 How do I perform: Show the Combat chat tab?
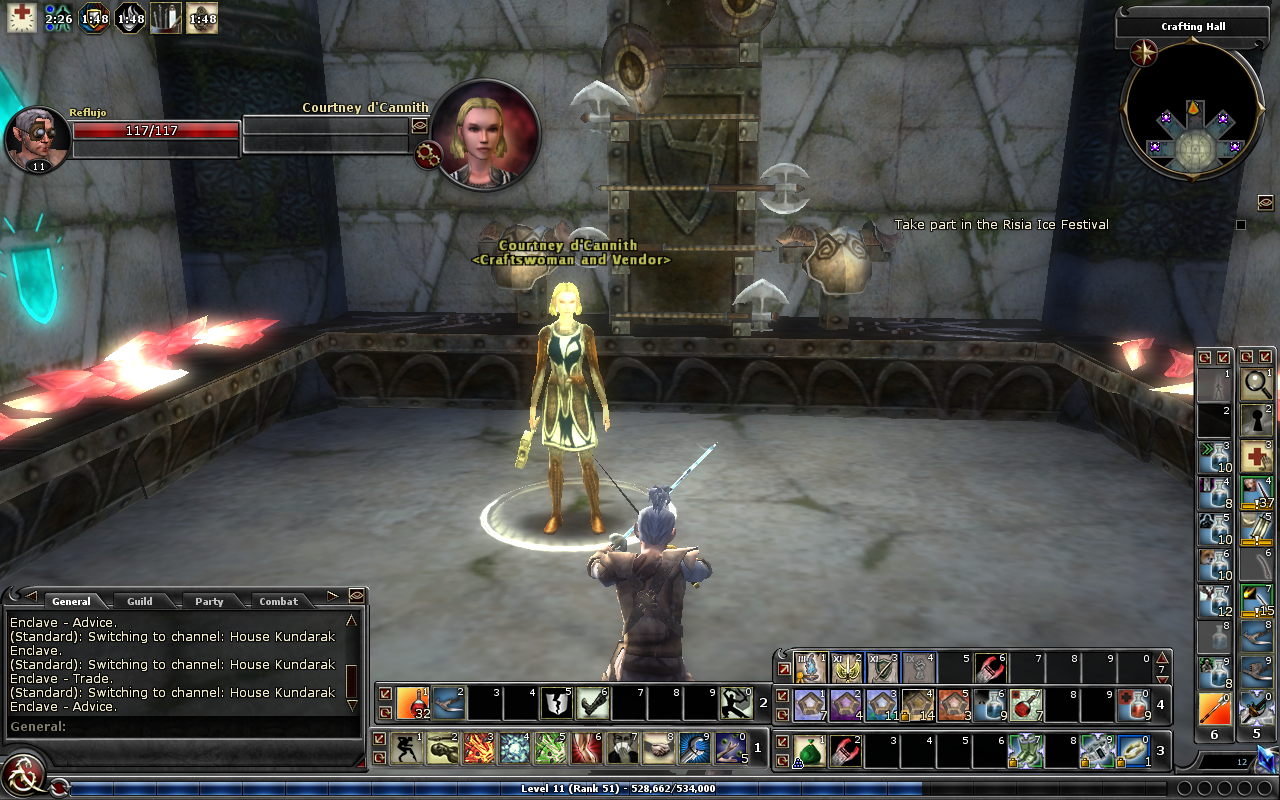click(x=278, y=601)
